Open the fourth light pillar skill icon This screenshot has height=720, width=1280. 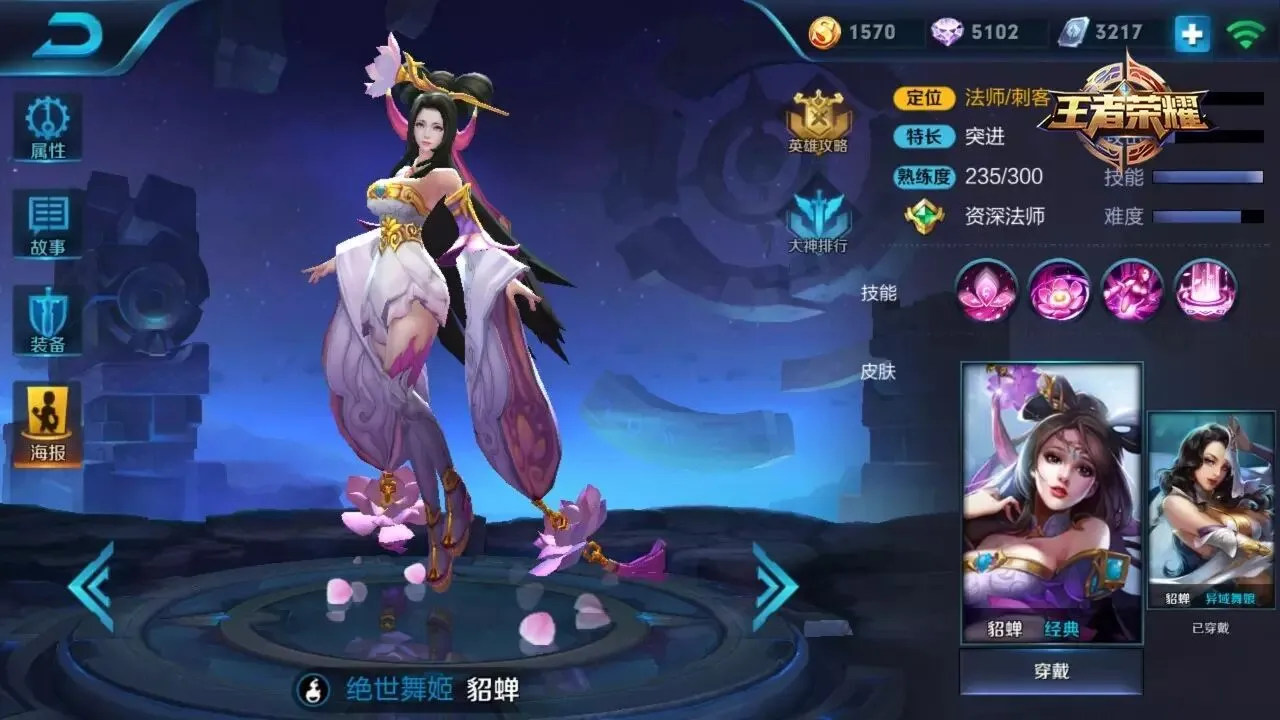(x=1205, y=290)
